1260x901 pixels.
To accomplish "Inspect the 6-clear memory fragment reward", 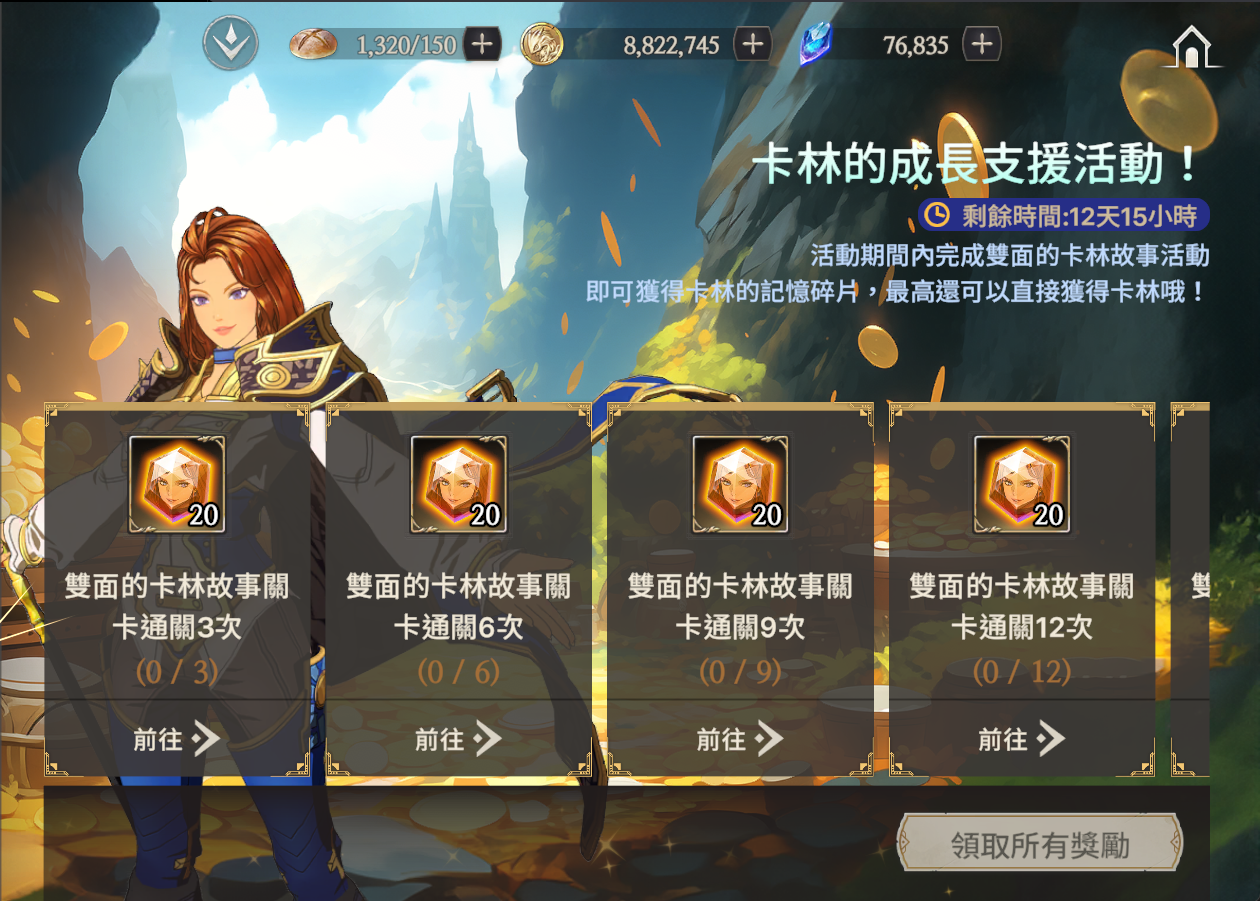I will point(459,485).
